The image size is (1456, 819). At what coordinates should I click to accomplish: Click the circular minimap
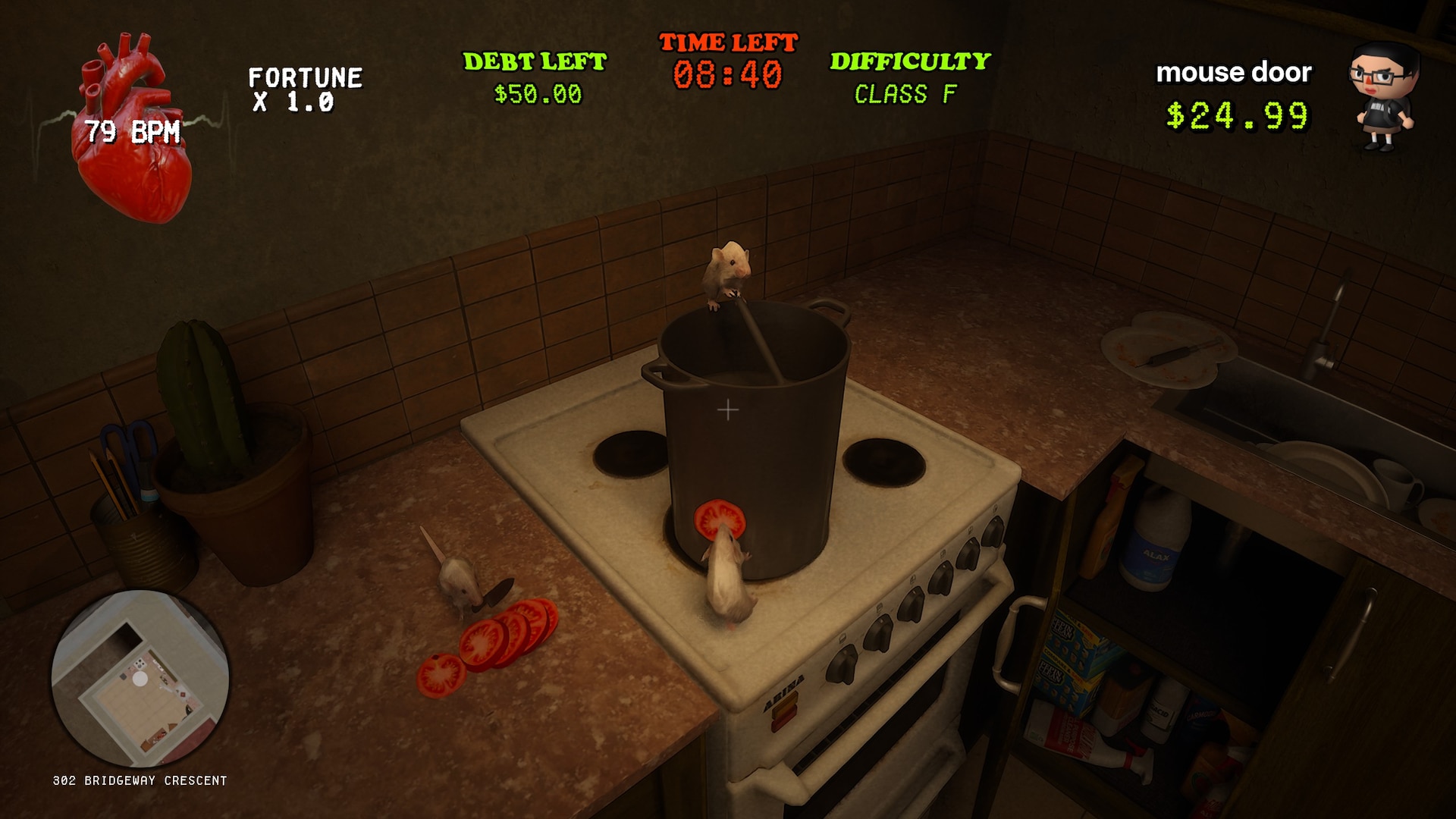(140, 678)
